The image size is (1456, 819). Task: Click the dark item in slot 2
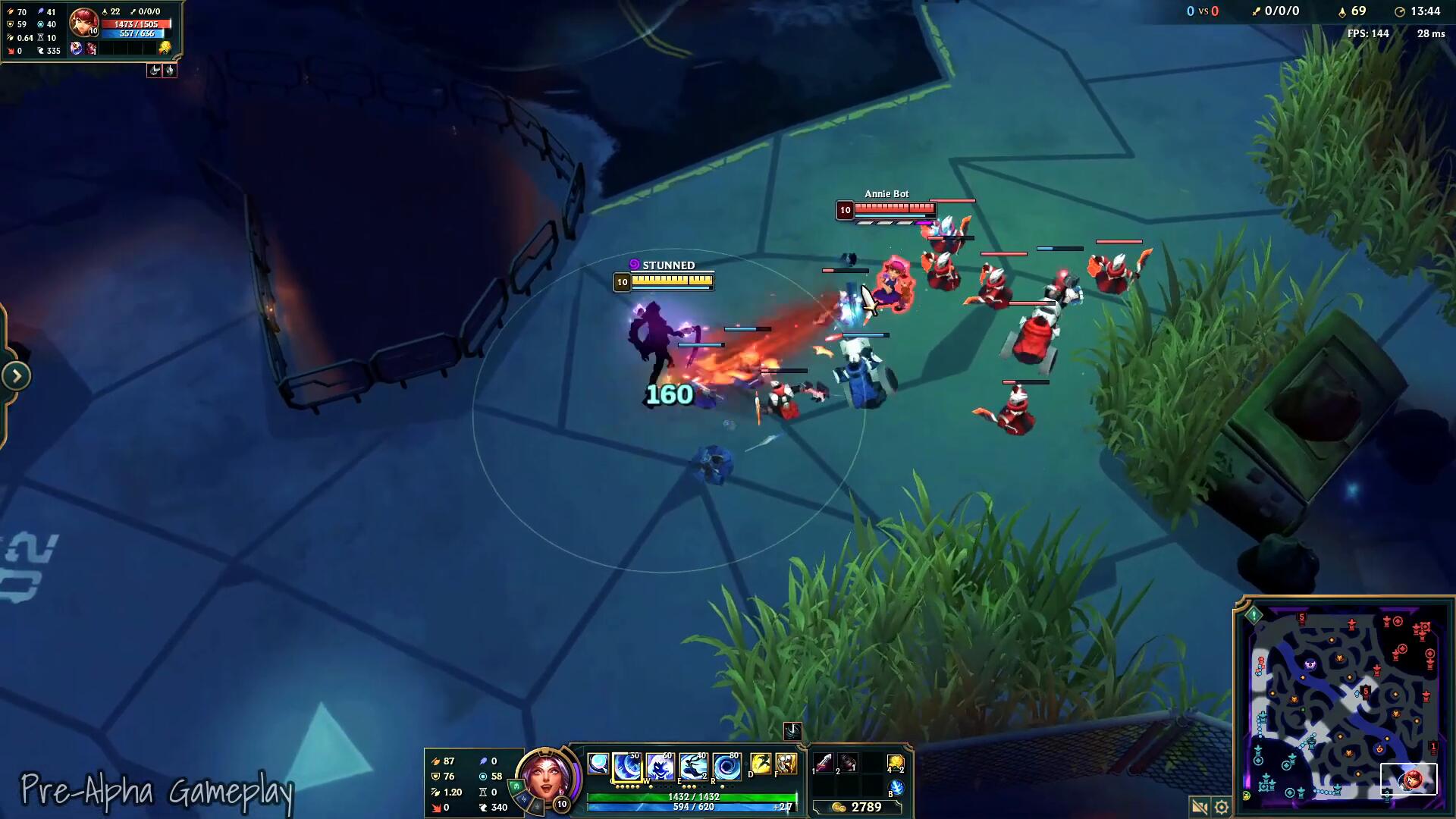pyautogui.click(x=847, y=763)
